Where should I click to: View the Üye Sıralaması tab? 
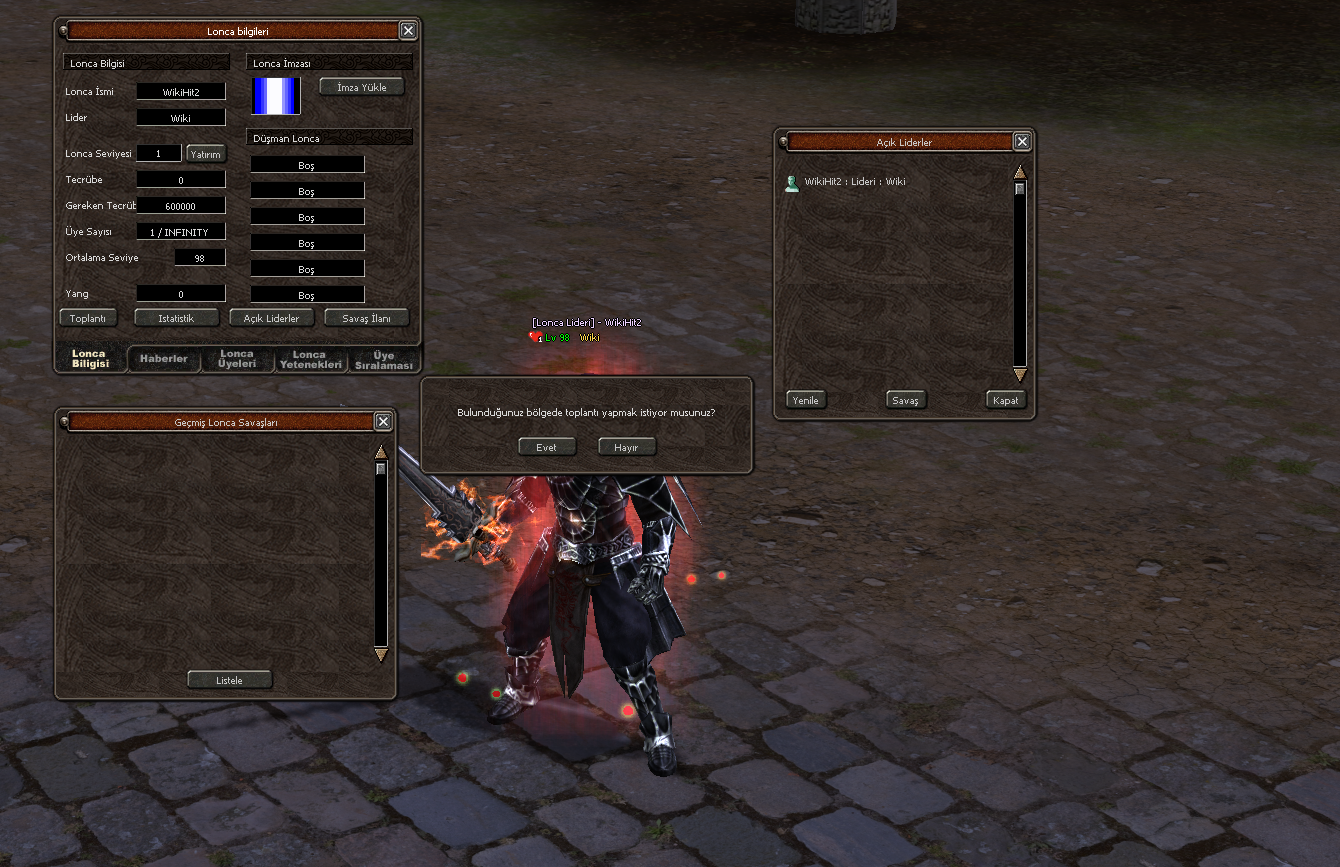coord(384,360)
